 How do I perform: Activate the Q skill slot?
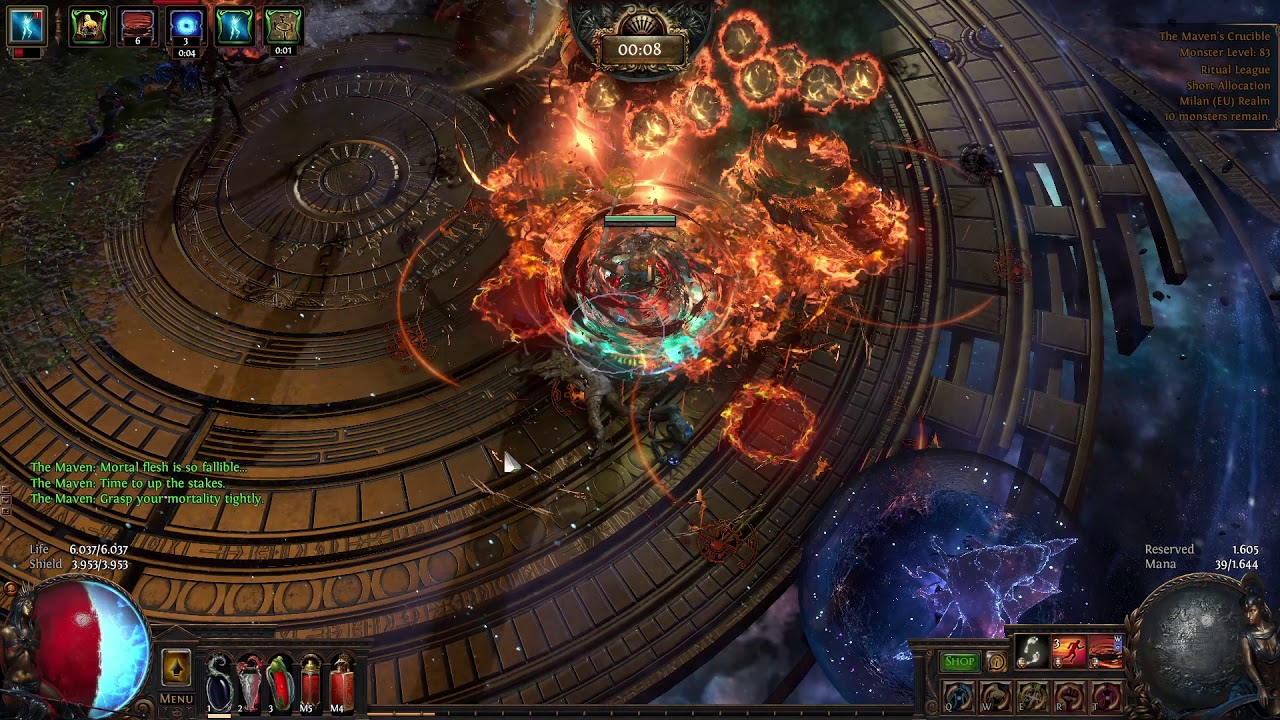click(958, 696)
